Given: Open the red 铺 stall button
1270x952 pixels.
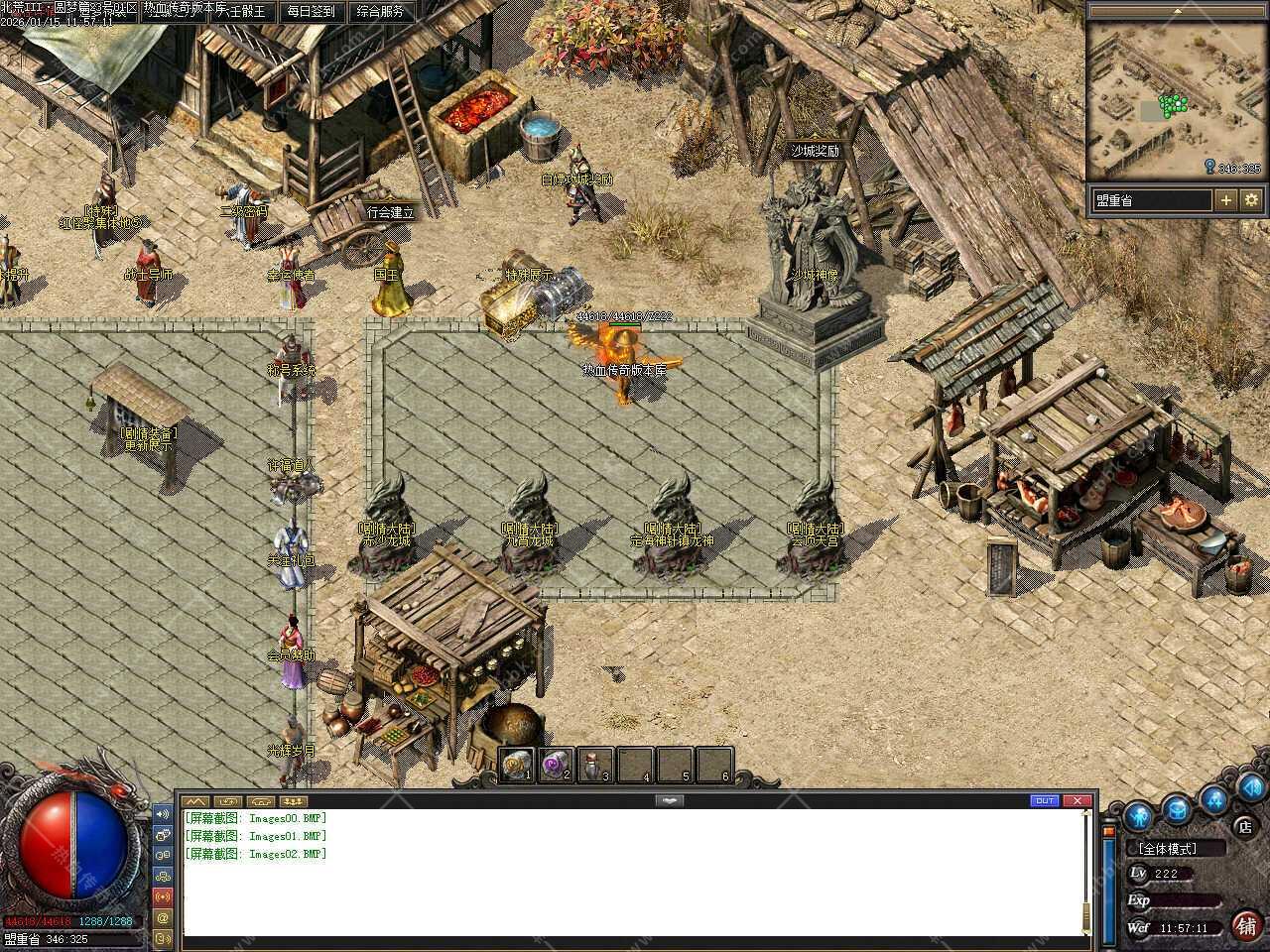Looking at the screenshot, I should (1247, 925).
